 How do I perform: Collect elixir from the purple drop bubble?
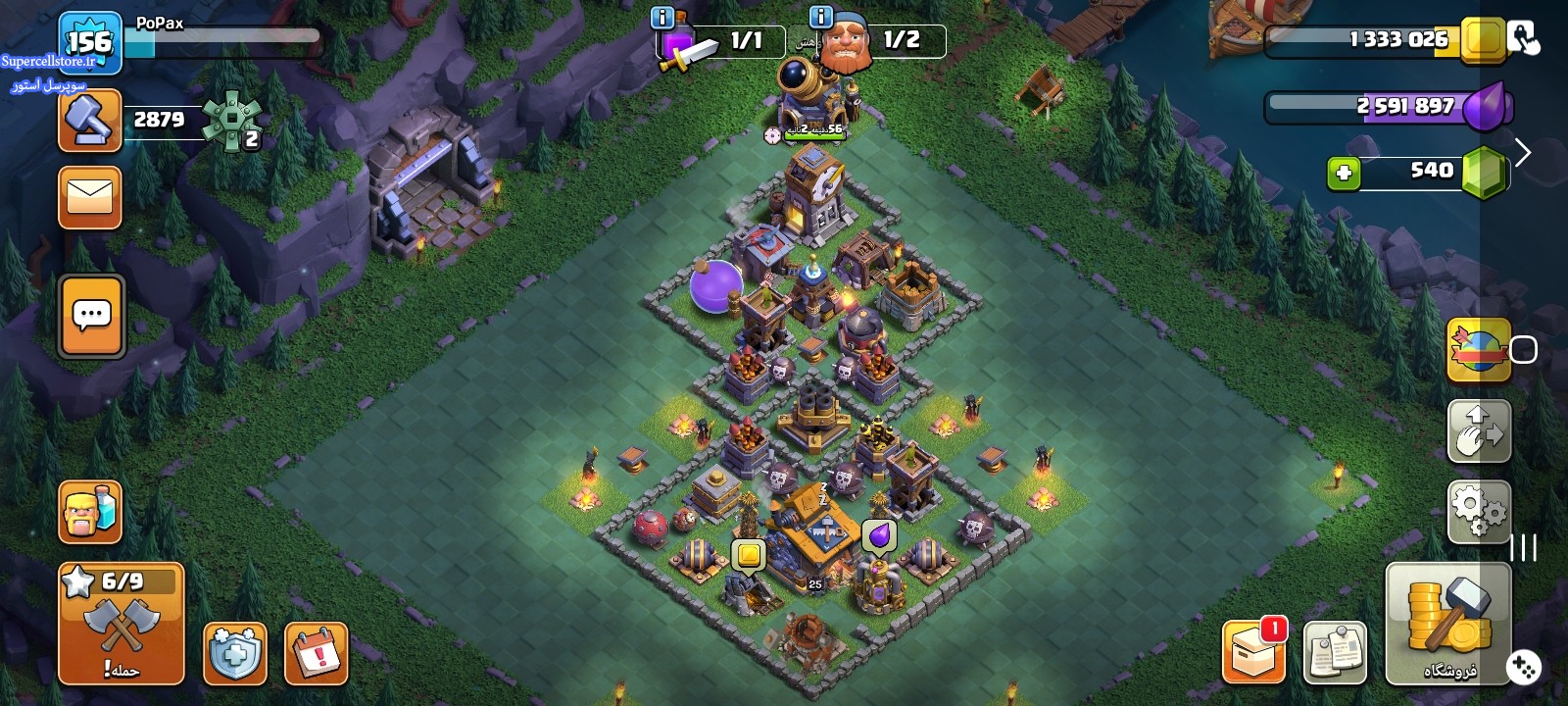[x=879, y=535]
